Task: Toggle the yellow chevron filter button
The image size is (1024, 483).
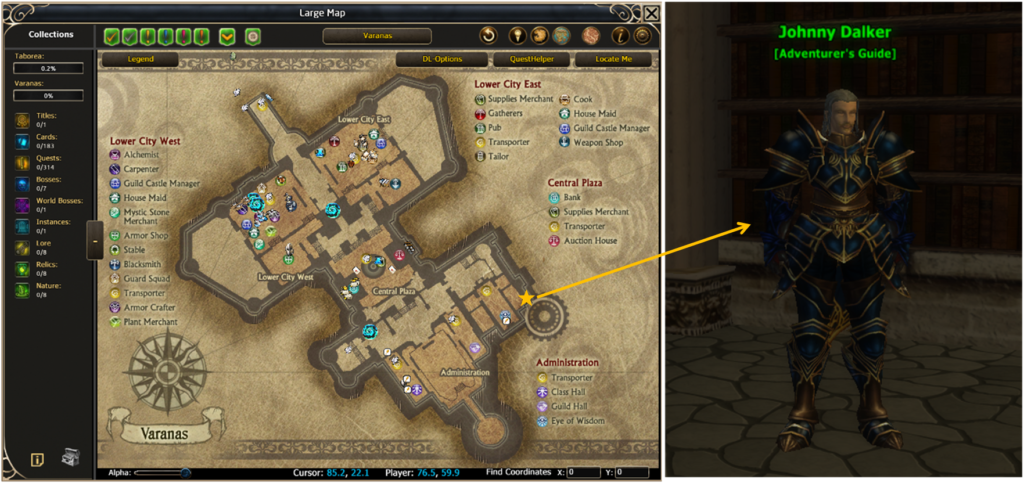Action: pyautogui.click(x=228, y=36)
